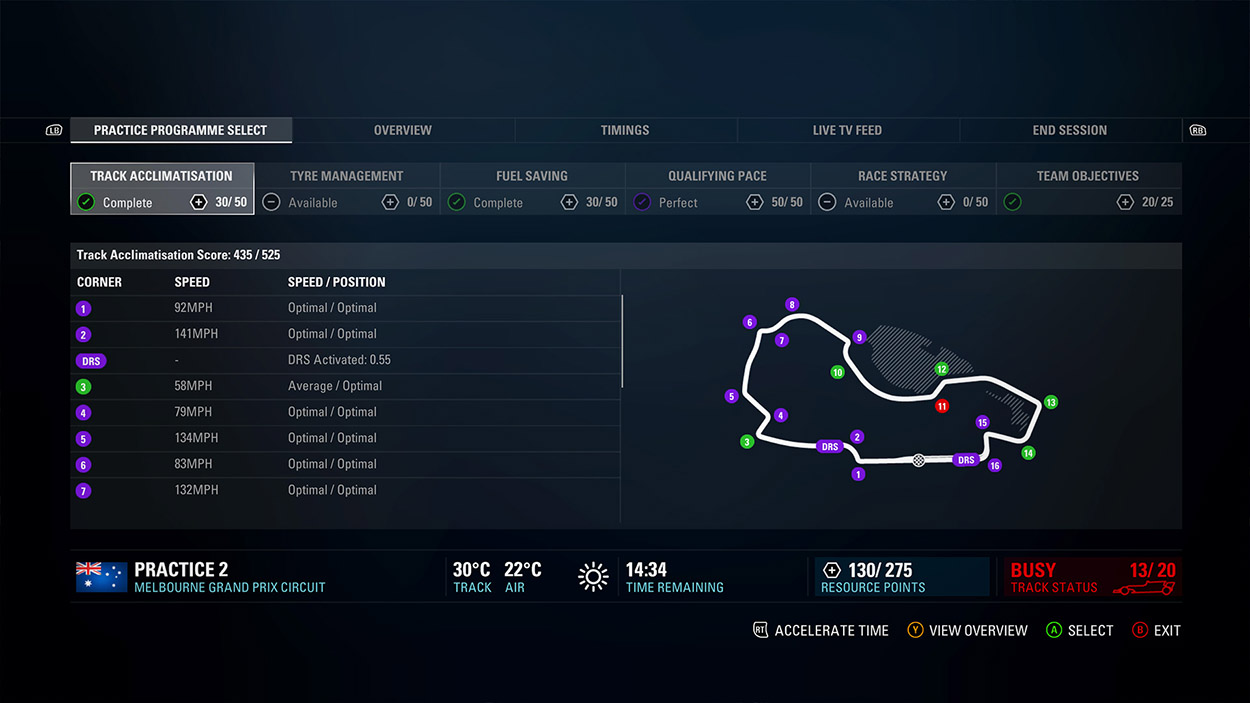Open the Fuel Saving programme
1250x703 pixels.
coord(532,189)
